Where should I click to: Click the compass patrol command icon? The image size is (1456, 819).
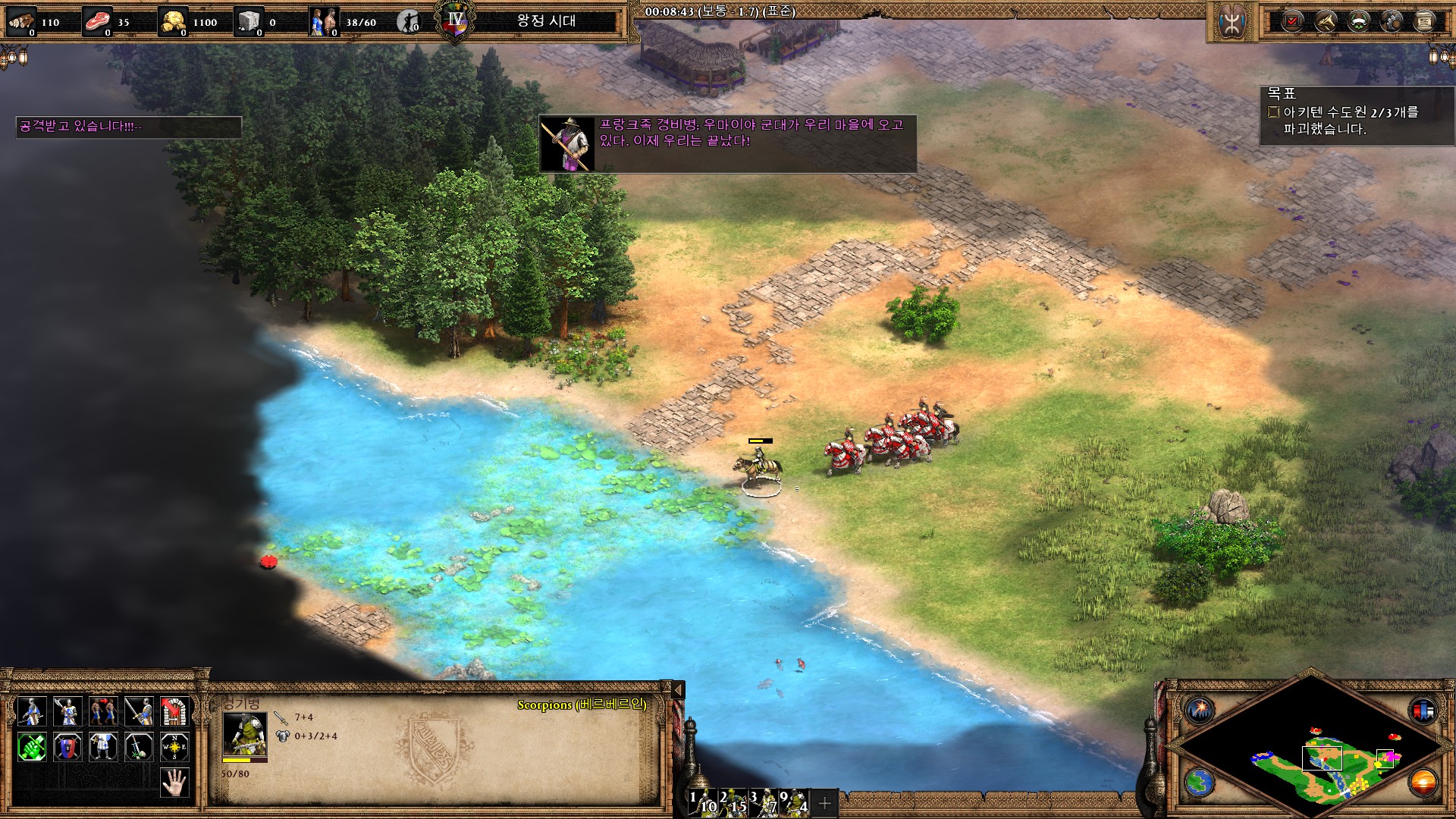[x=174, y=747]
